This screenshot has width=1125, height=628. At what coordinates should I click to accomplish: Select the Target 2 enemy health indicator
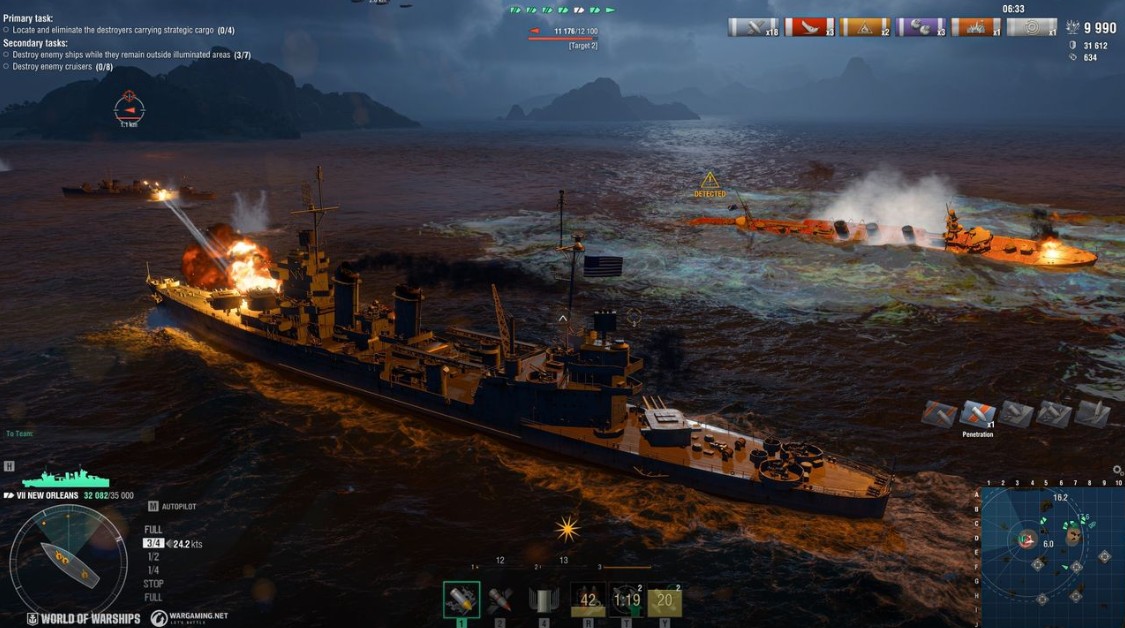(x=563, y=34)
